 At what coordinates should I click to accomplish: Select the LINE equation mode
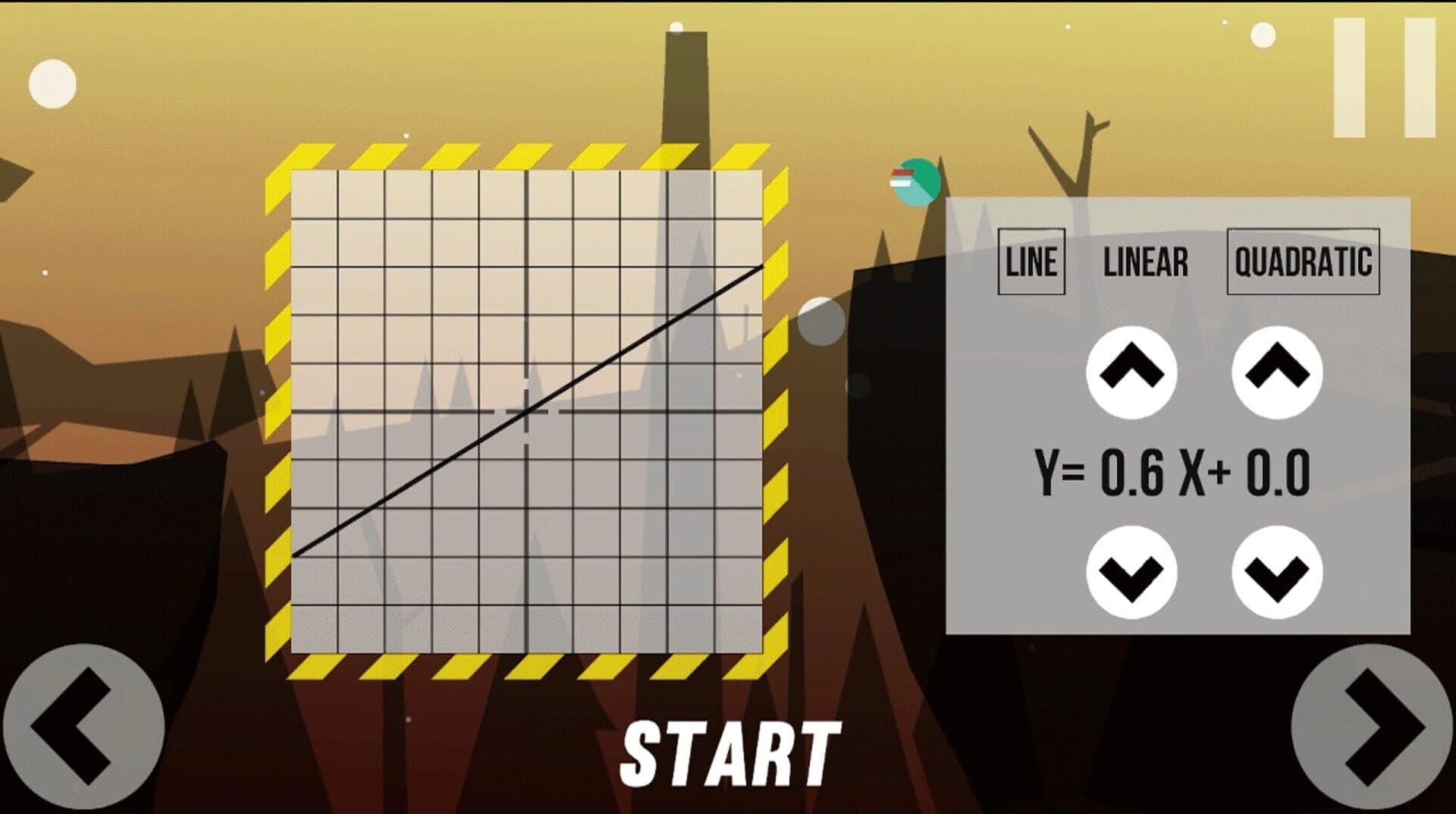coord(1031,262)
